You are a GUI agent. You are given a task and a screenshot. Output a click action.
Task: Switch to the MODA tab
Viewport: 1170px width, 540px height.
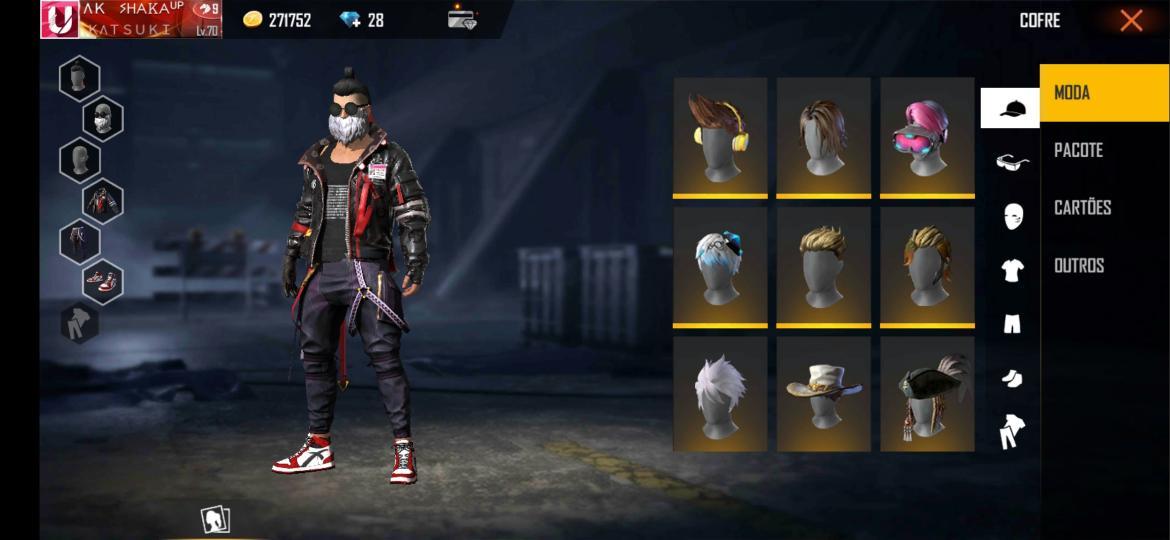[x=1103, y=93]
